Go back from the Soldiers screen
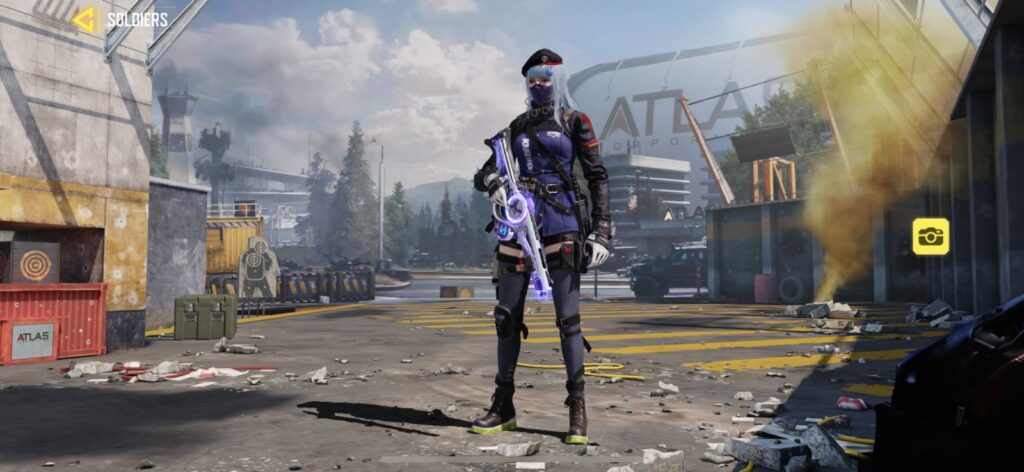 point(84,19)
